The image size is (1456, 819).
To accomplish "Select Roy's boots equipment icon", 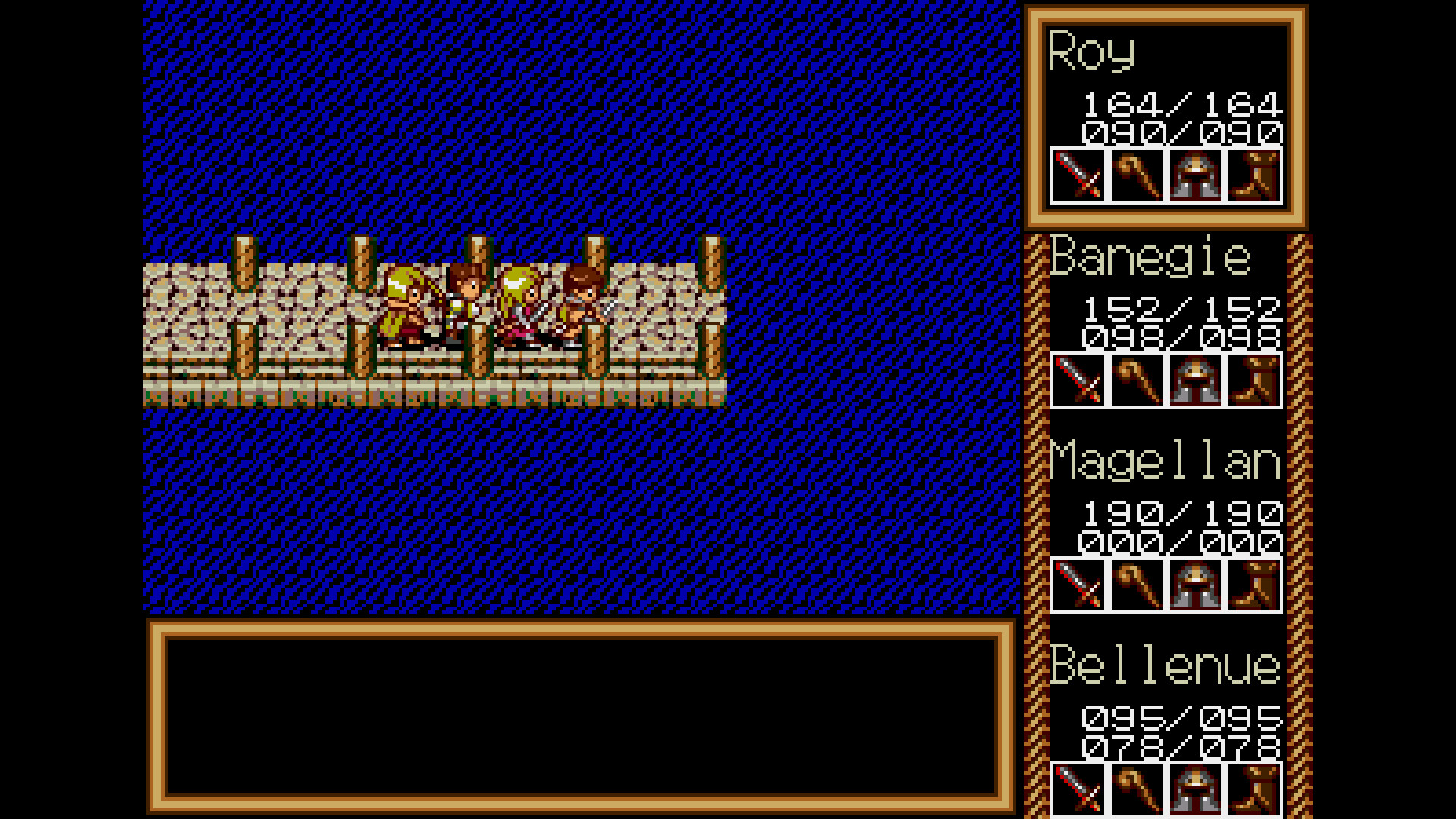I will (x=1254, y=176).
